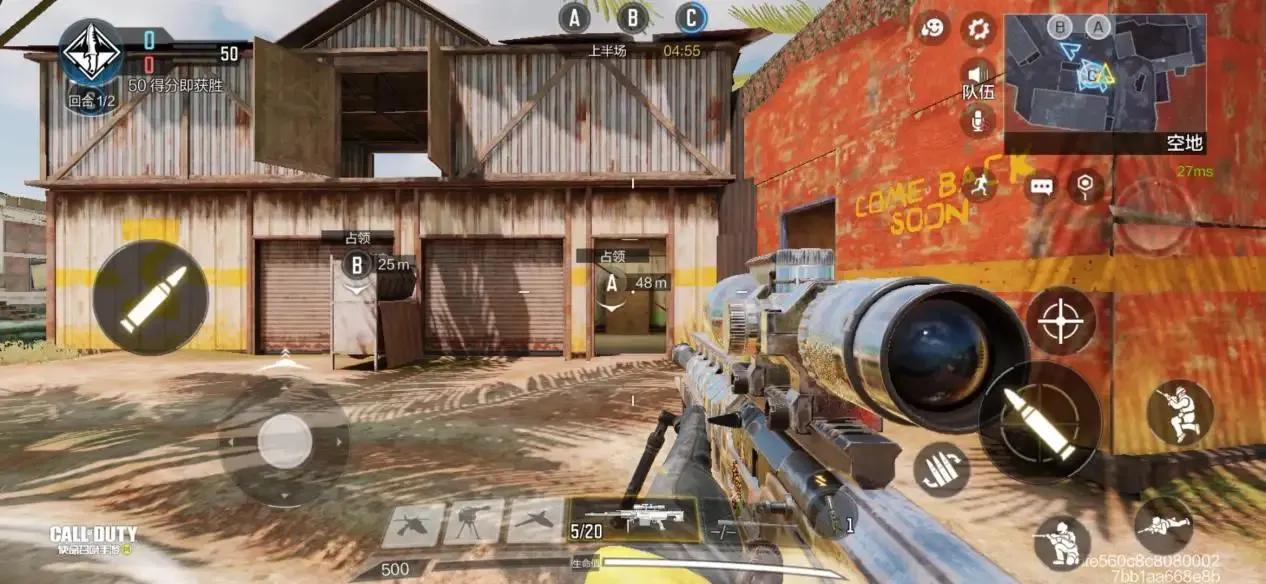Open the quick chat bubble
Viewport: 1266px width, 584px height.
pyautogui.click(x=1041, y=186)
